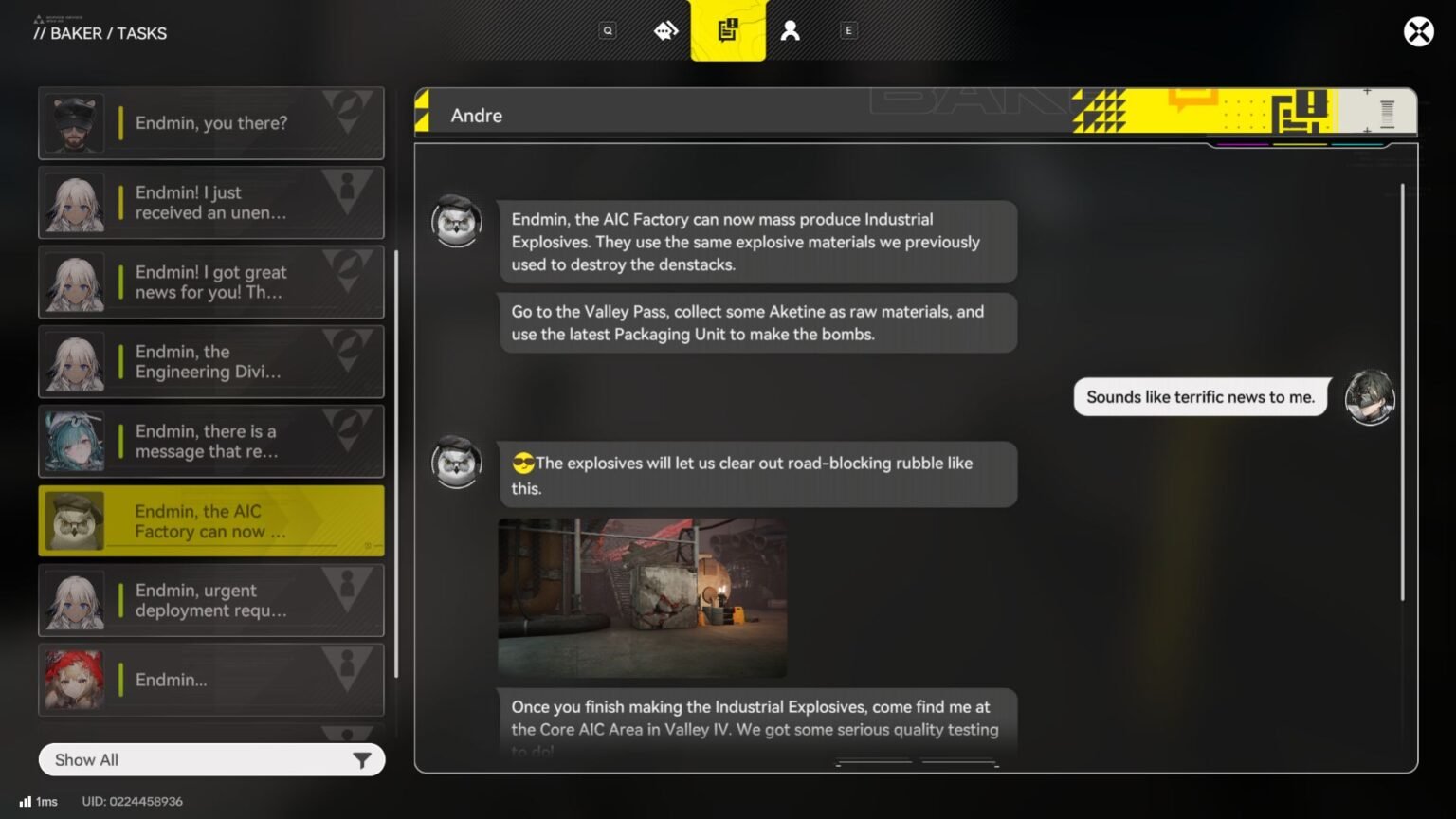Open the Show All filter dropdown
Image resolution: width=1456 pixels, height=819 pixels.
pyautogui.click(x=190, y=759)
